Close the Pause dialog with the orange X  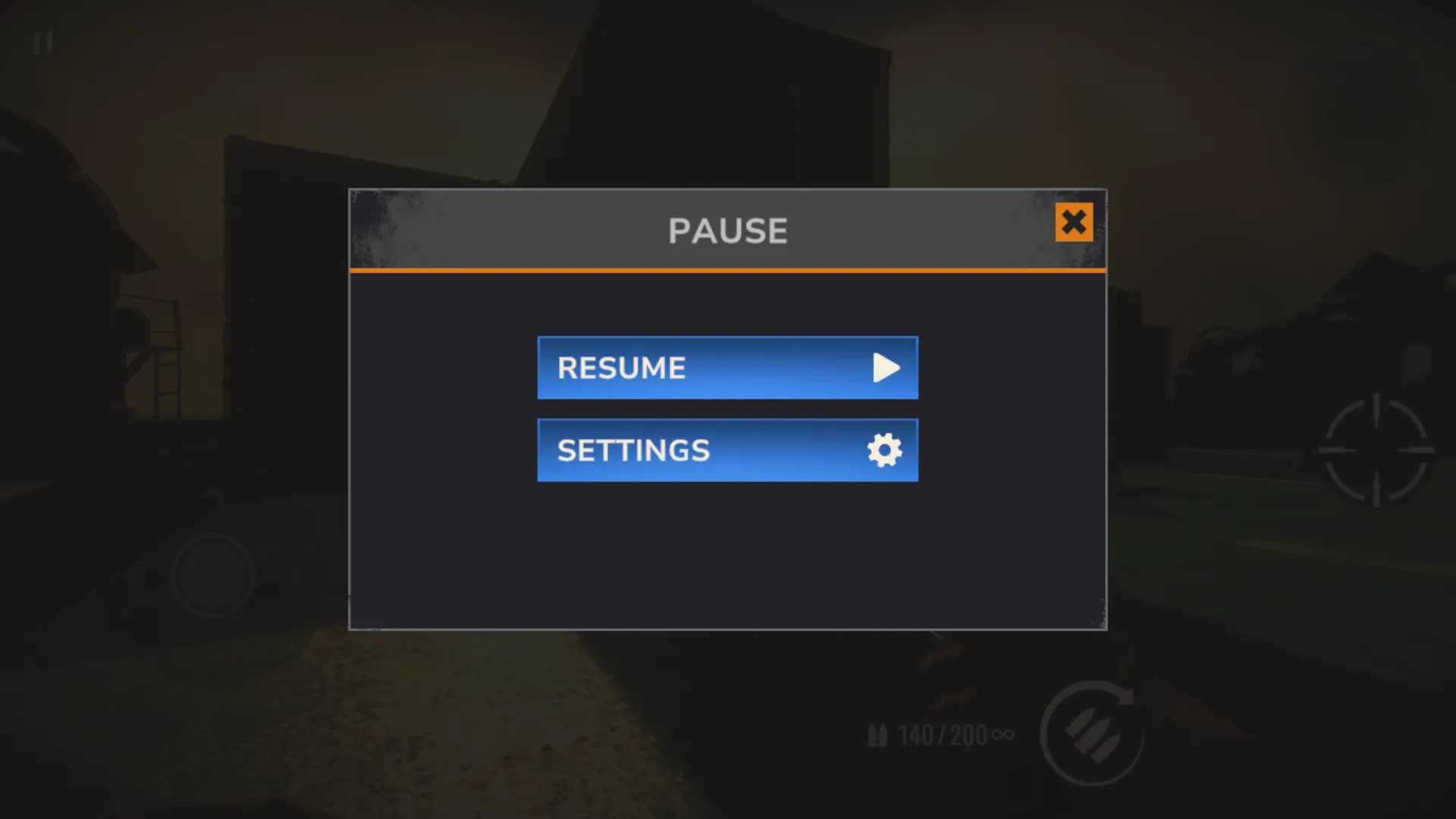coord(1074,223)
